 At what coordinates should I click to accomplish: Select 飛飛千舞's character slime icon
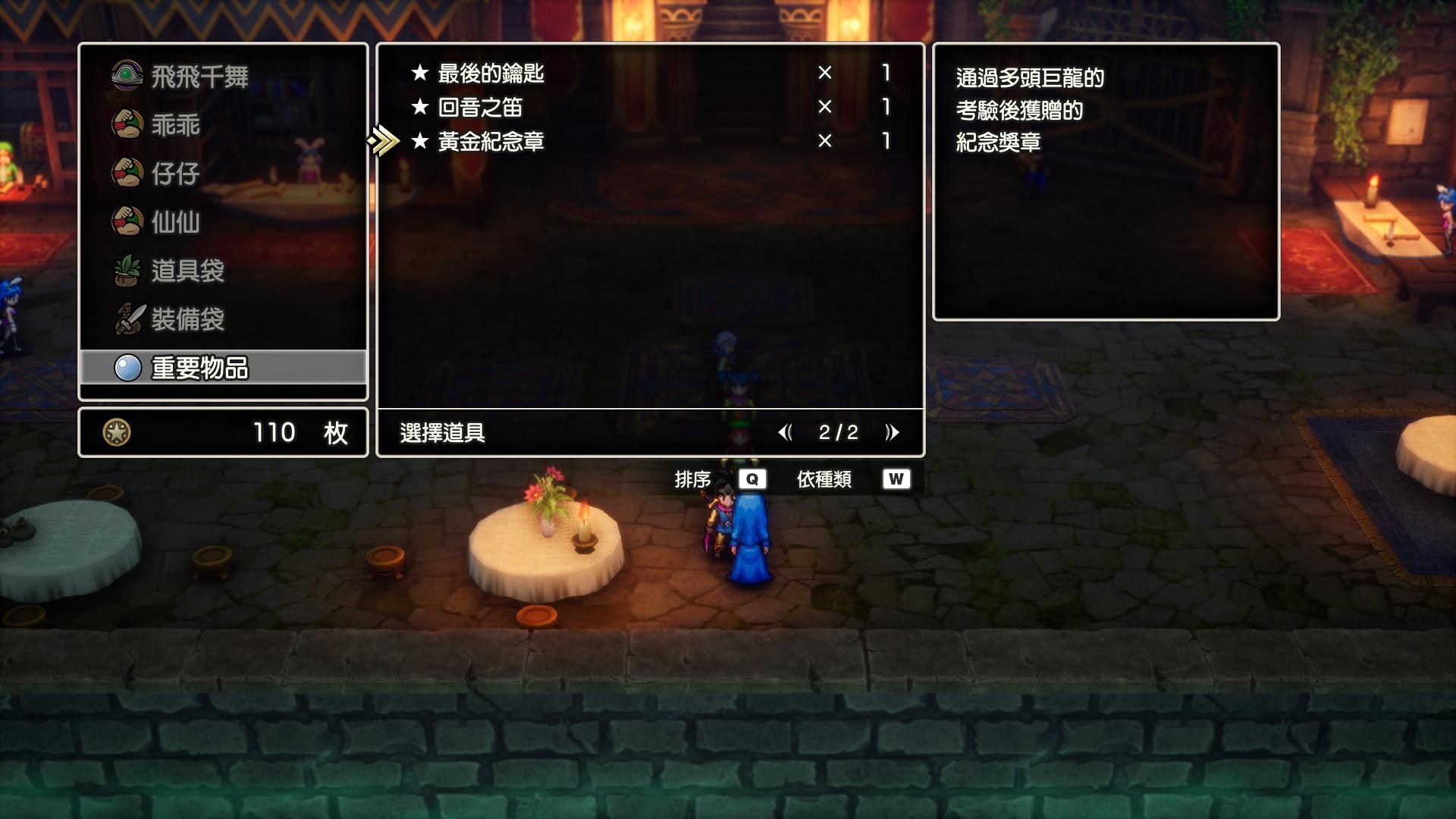pos(127,77)
